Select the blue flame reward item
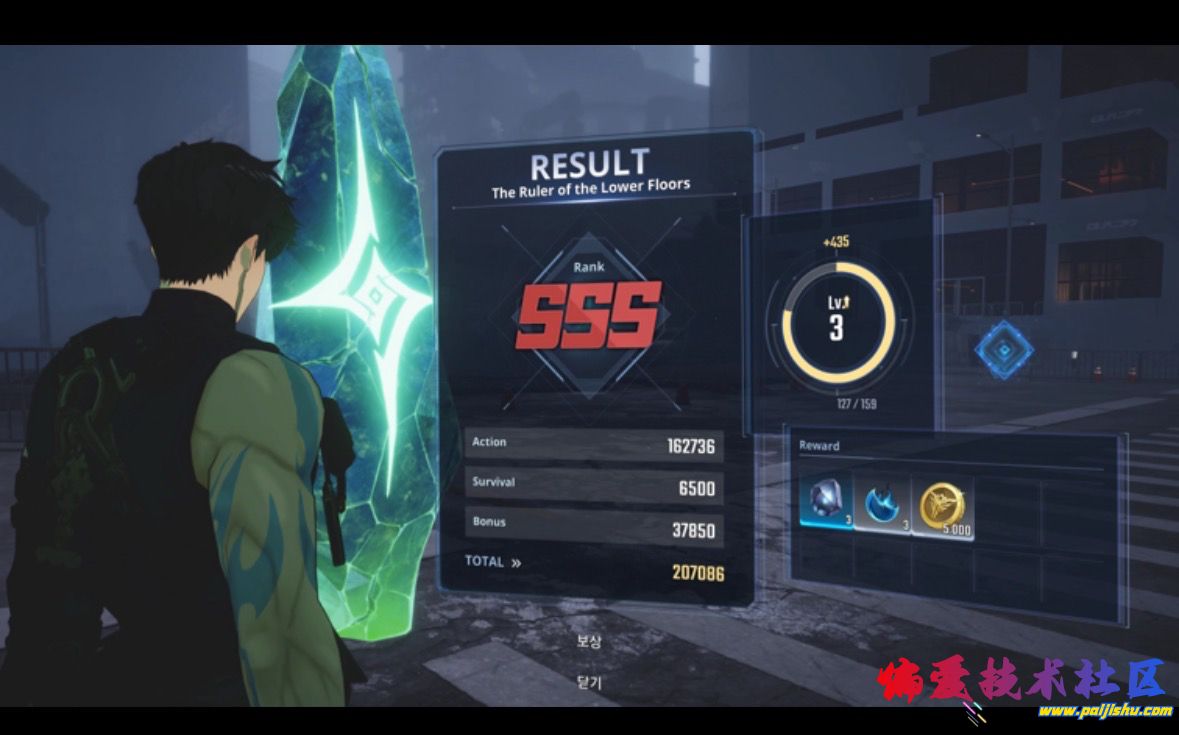 (883, 503)
